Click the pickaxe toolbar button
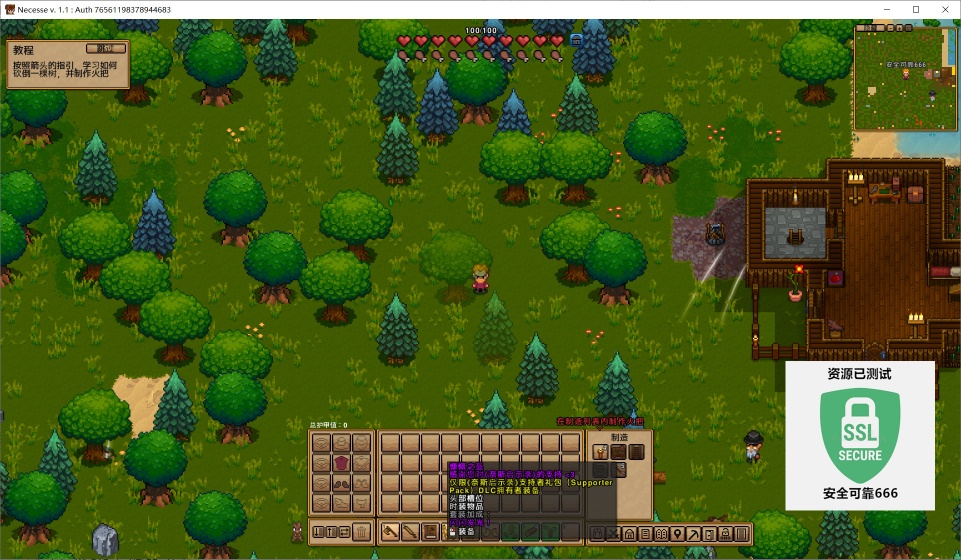Viewport: 961px width, 560px height. coord(692,533)
